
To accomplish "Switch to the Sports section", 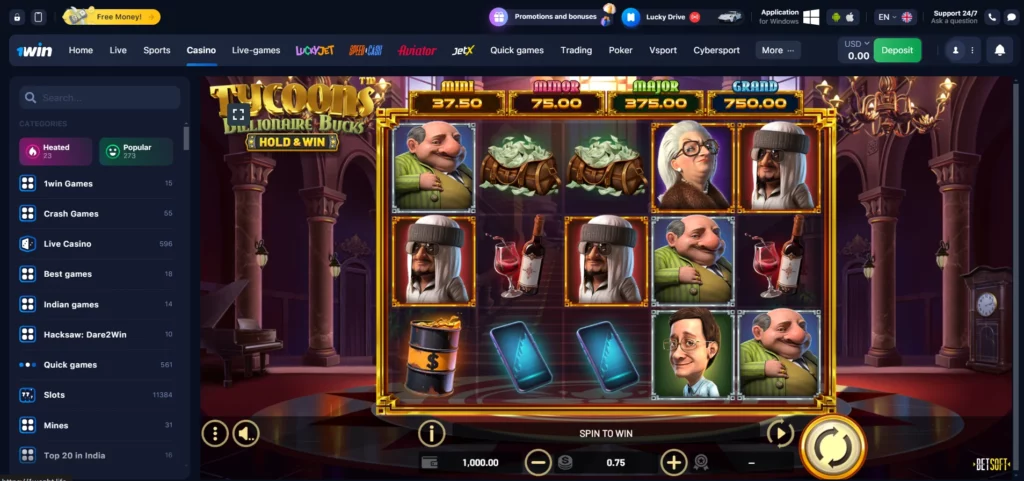I will coord(157,50).
